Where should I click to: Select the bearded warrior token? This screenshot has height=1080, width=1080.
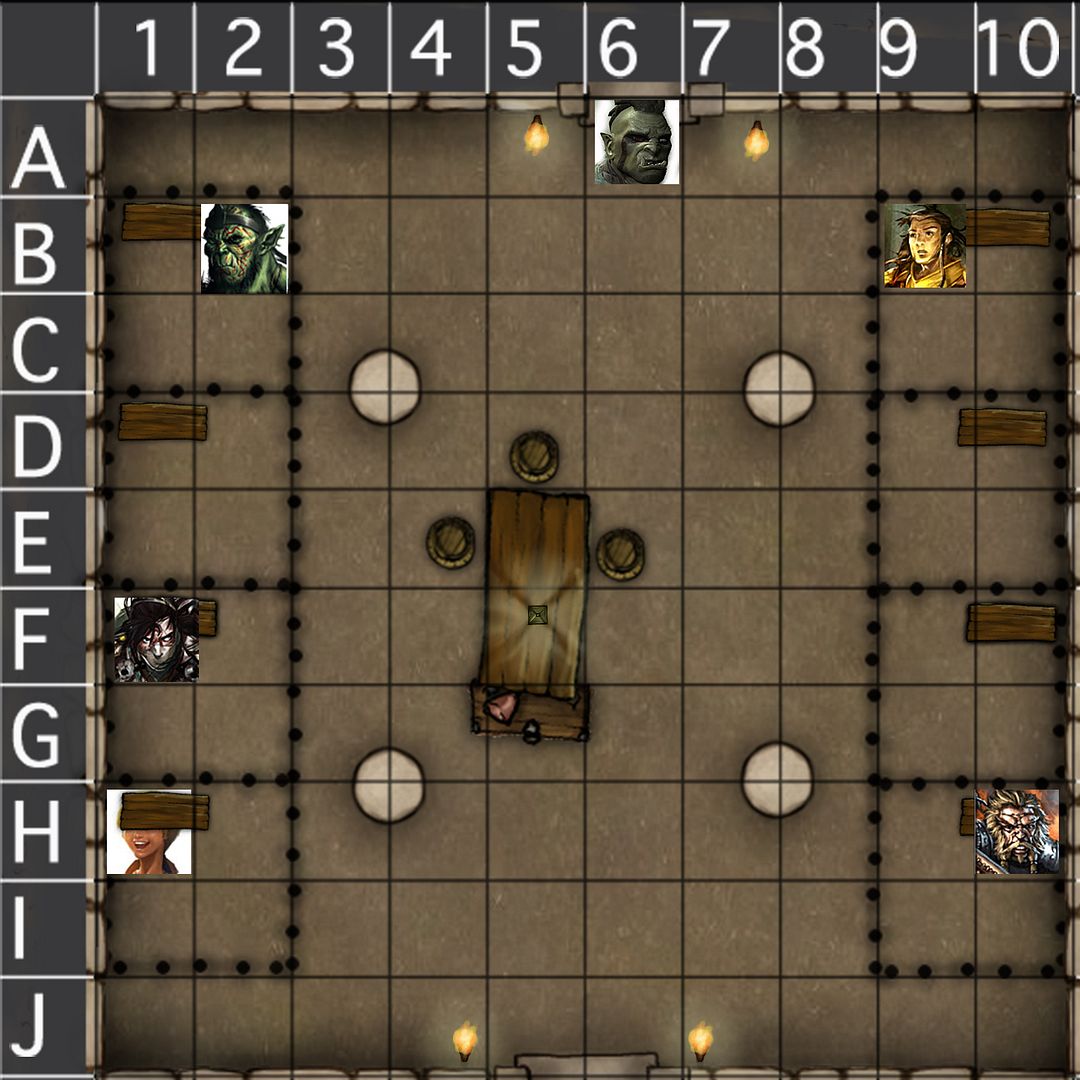click(1017, 831)
